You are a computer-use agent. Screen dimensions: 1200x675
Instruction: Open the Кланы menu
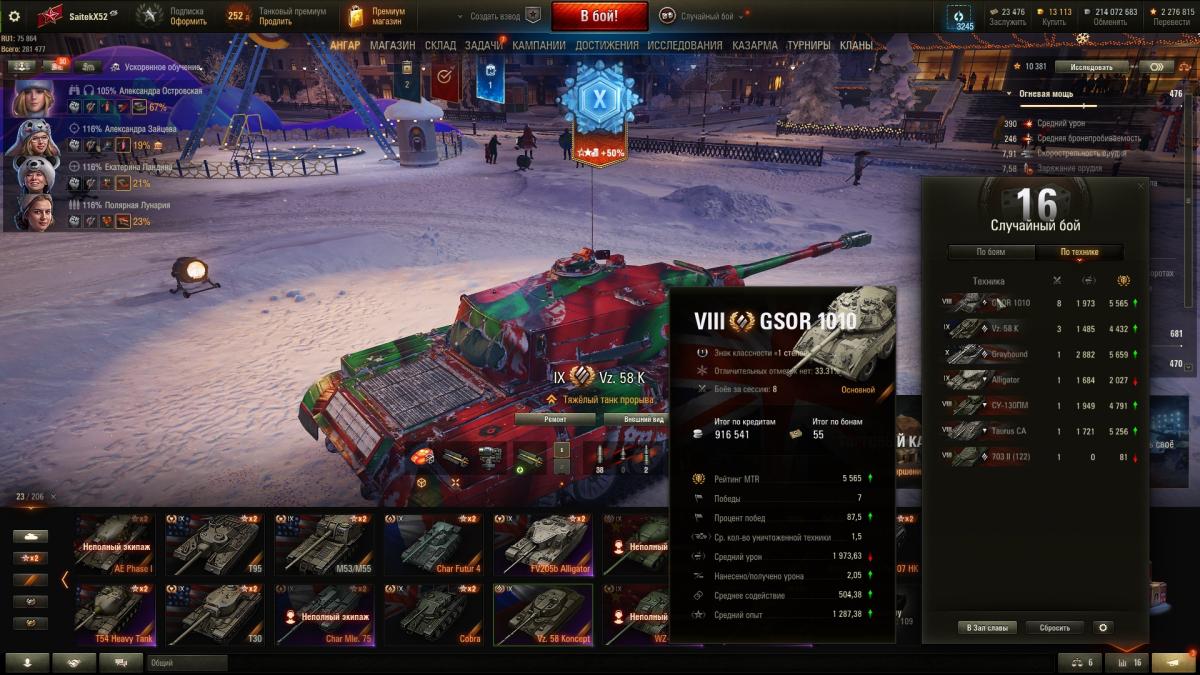coord(855,45)
